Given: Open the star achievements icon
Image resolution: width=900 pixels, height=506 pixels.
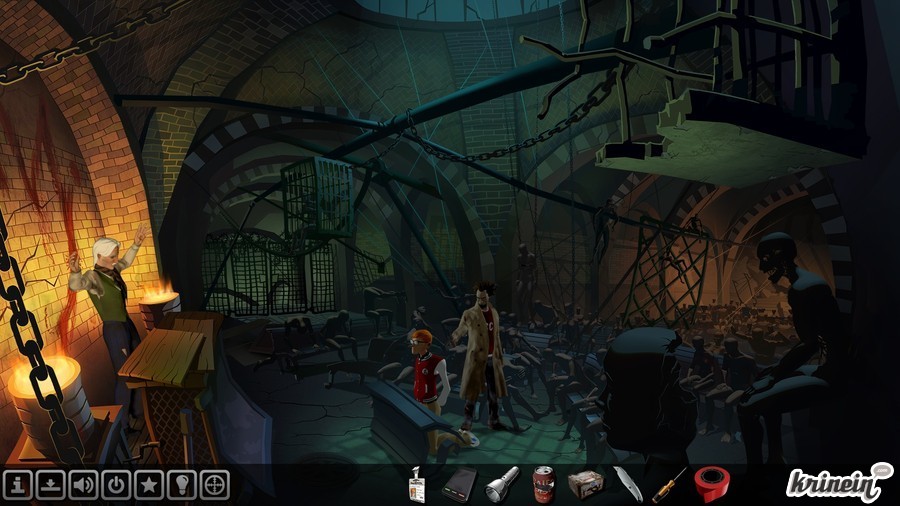Looking at the screenshot, I should [x=150, y=485].
